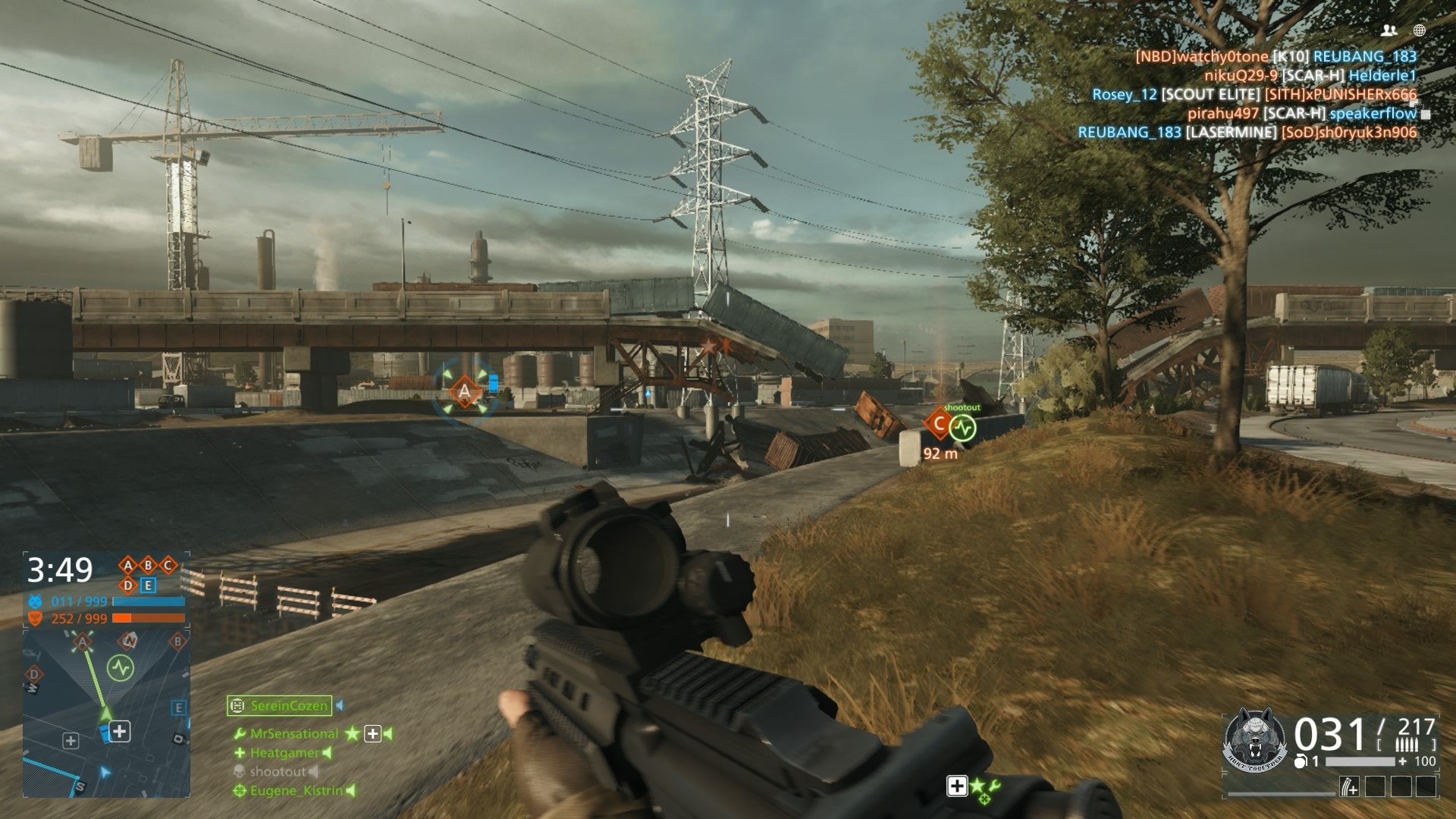Screen dimensions: 1456x819
Task: Click the wolf 'Hunt Together' squad emblem
Action: 1254,739
